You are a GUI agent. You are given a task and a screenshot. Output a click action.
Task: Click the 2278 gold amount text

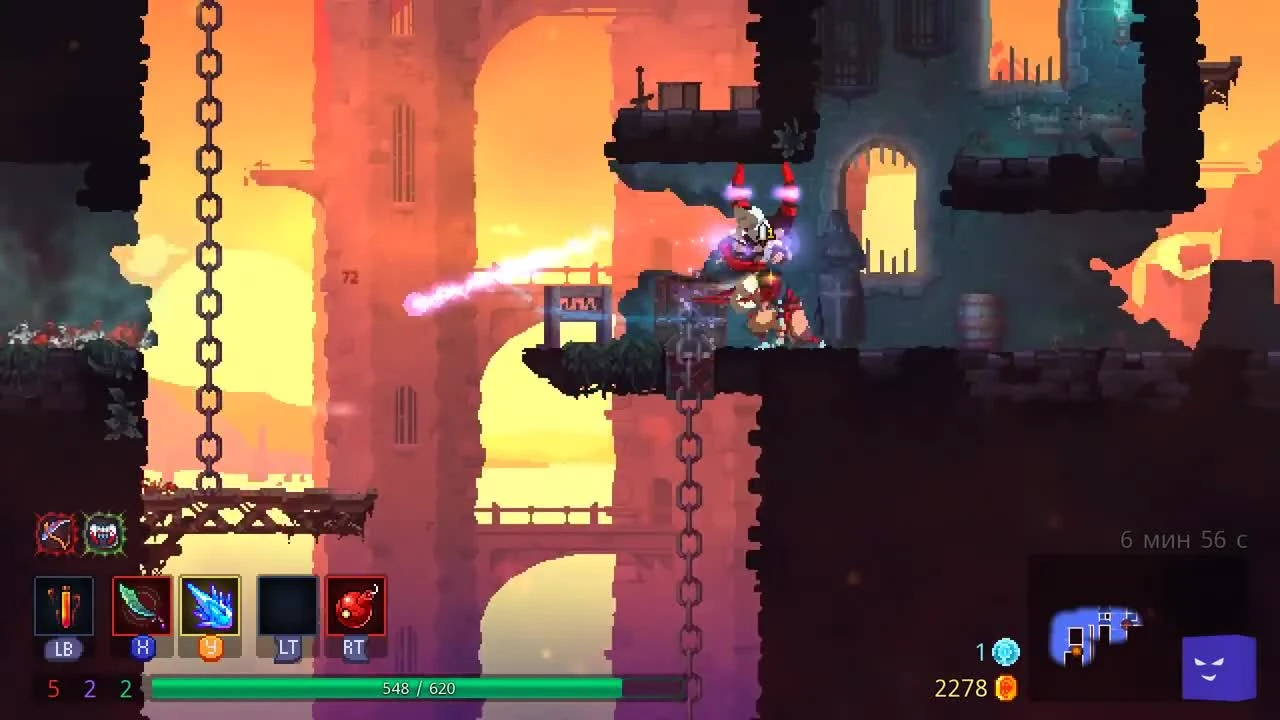coord(962,688)
